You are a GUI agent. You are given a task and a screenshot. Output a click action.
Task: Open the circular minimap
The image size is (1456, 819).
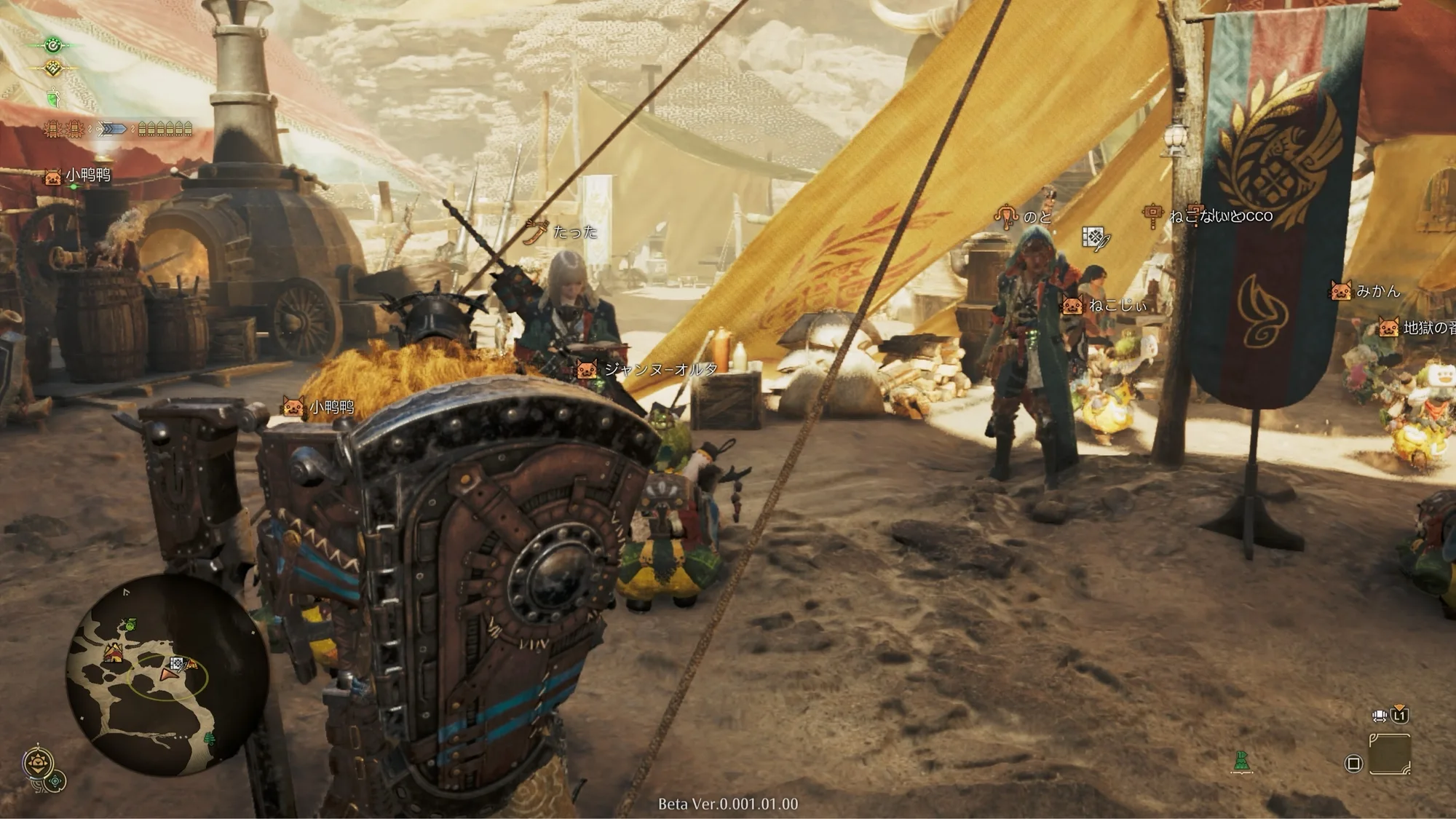tap(167, 673)
